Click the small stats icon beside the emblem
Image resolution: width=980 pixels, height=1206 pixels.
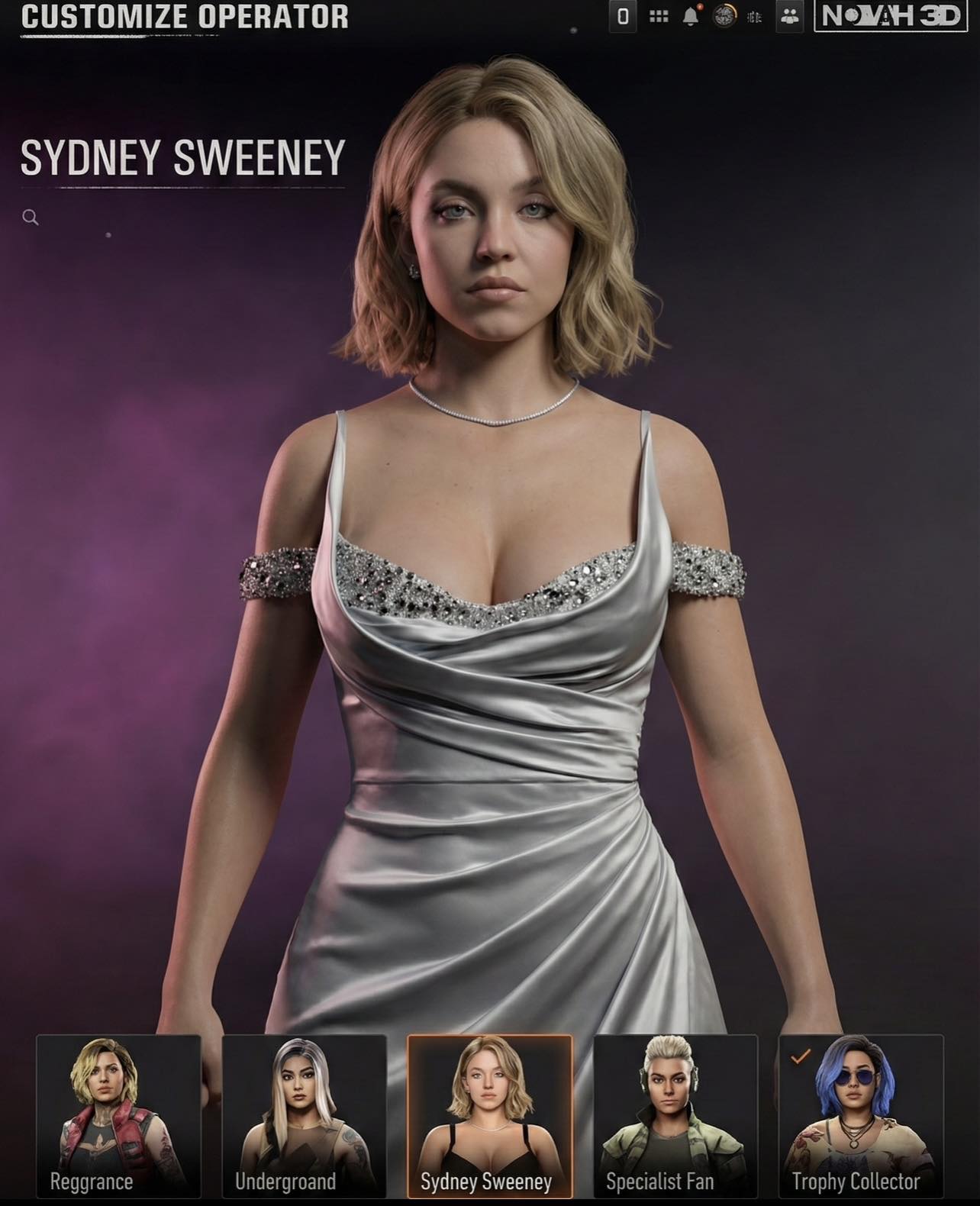(x=756, y=16)
